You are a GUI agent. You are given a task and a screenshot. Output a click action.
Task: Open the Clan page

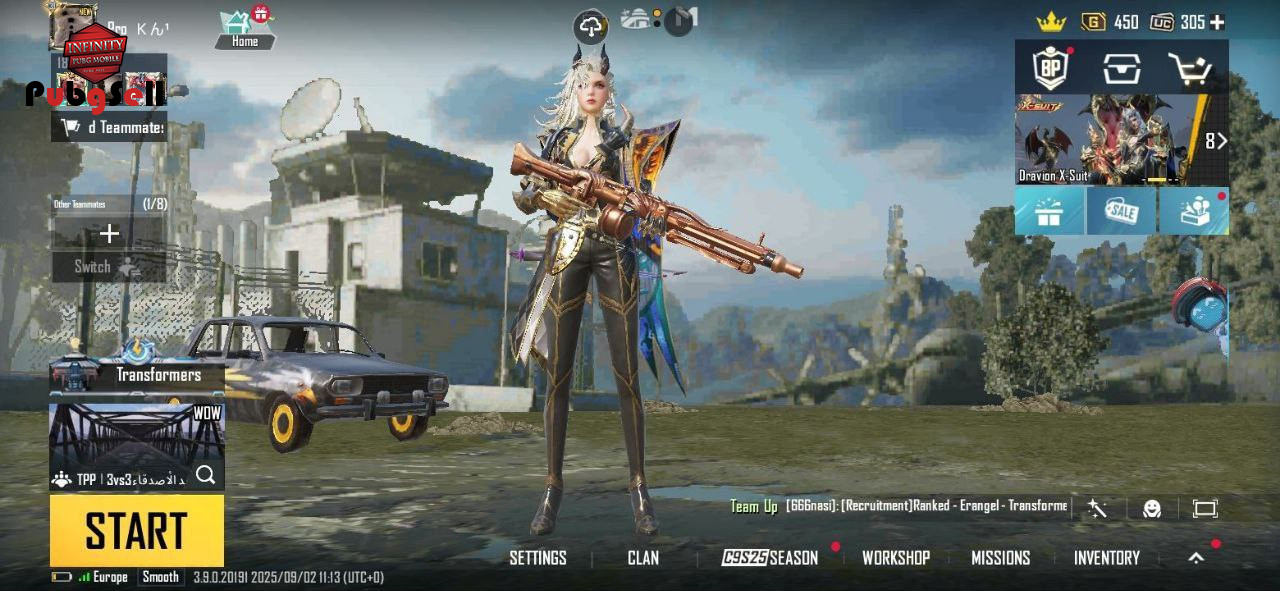643,558
